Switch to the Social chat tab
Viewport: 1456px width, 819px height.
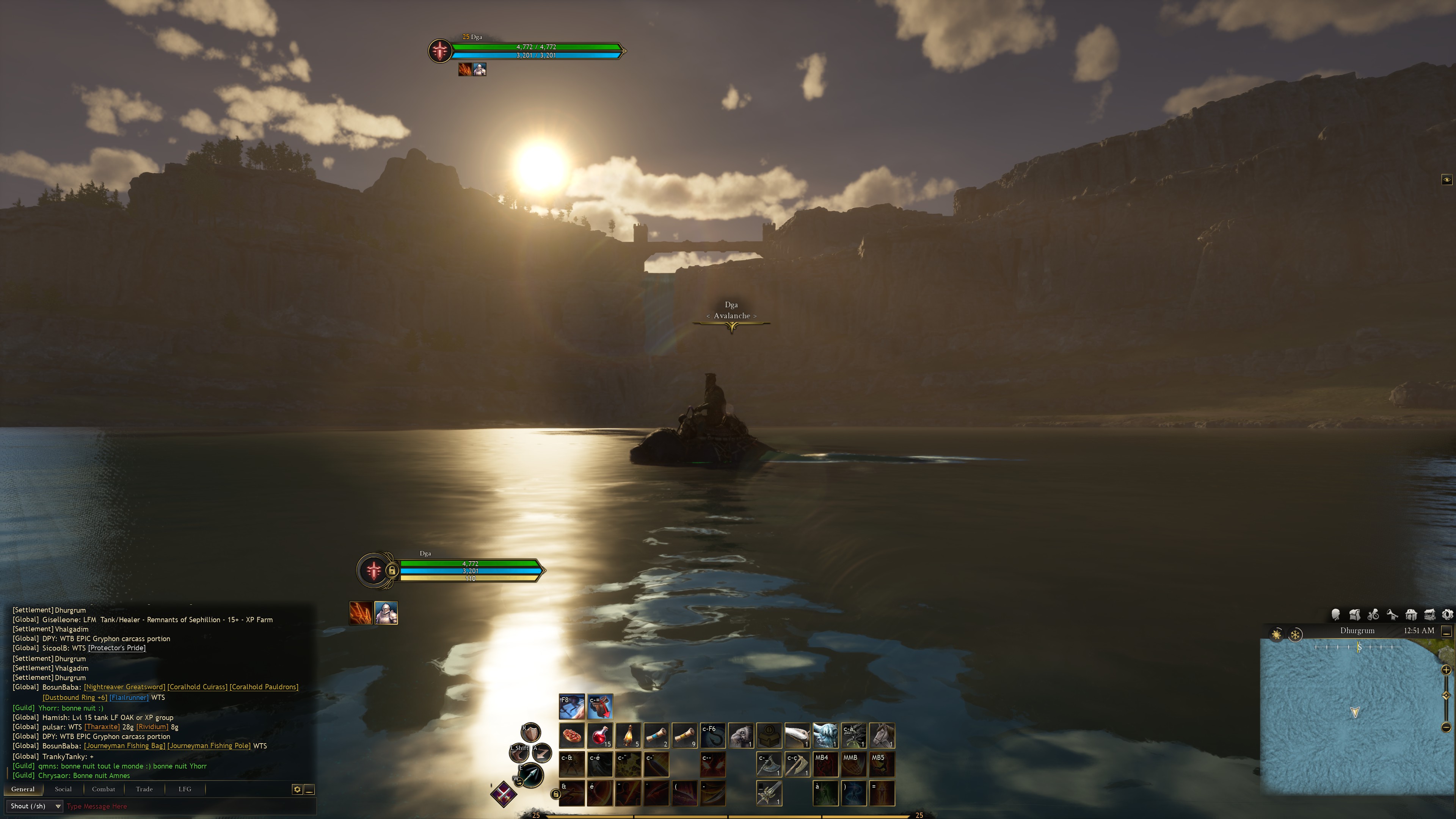pos(63,789)
